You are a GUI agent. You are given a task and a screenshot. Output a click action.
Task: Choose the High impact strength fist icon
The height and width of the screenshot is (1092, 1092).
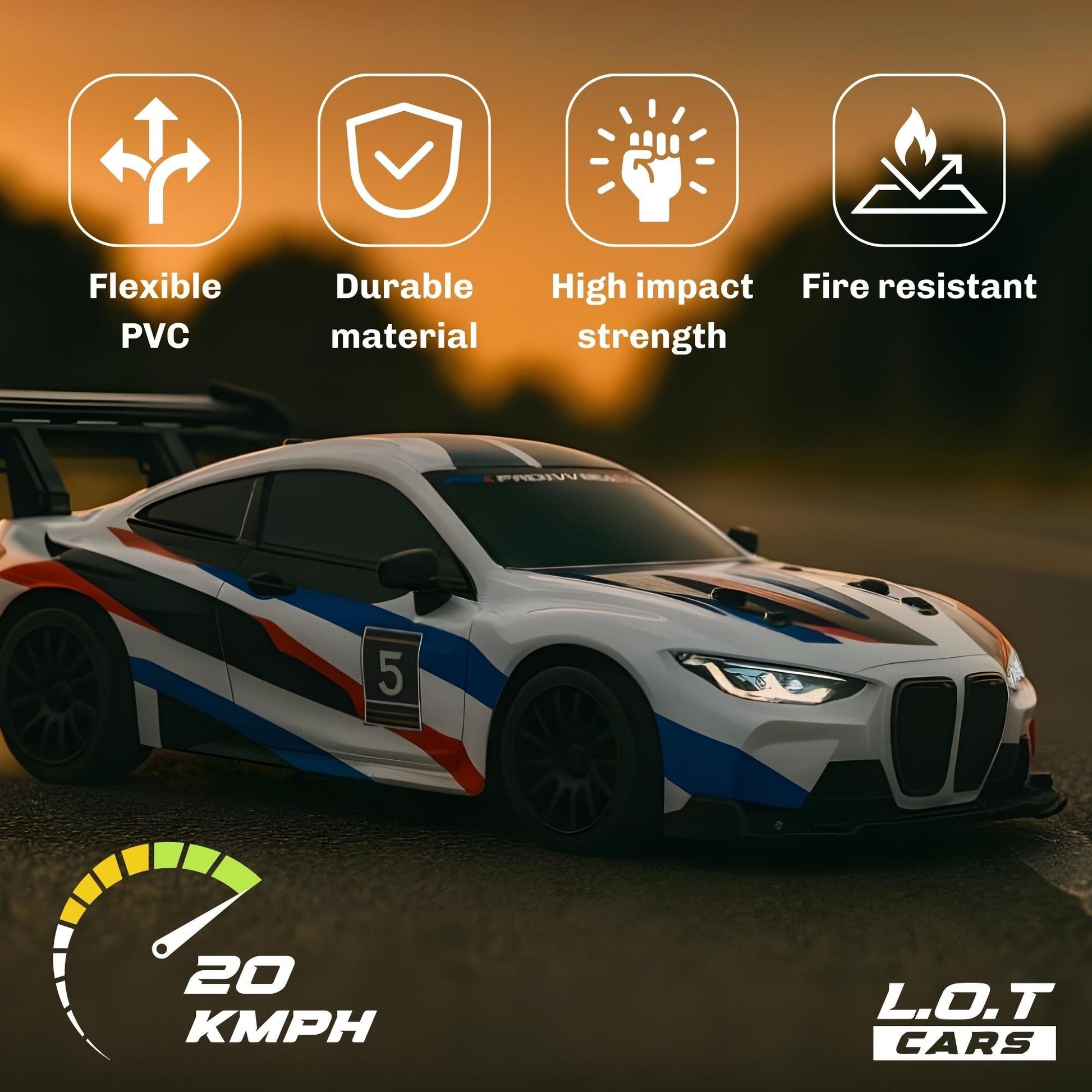tap(651, 160)
